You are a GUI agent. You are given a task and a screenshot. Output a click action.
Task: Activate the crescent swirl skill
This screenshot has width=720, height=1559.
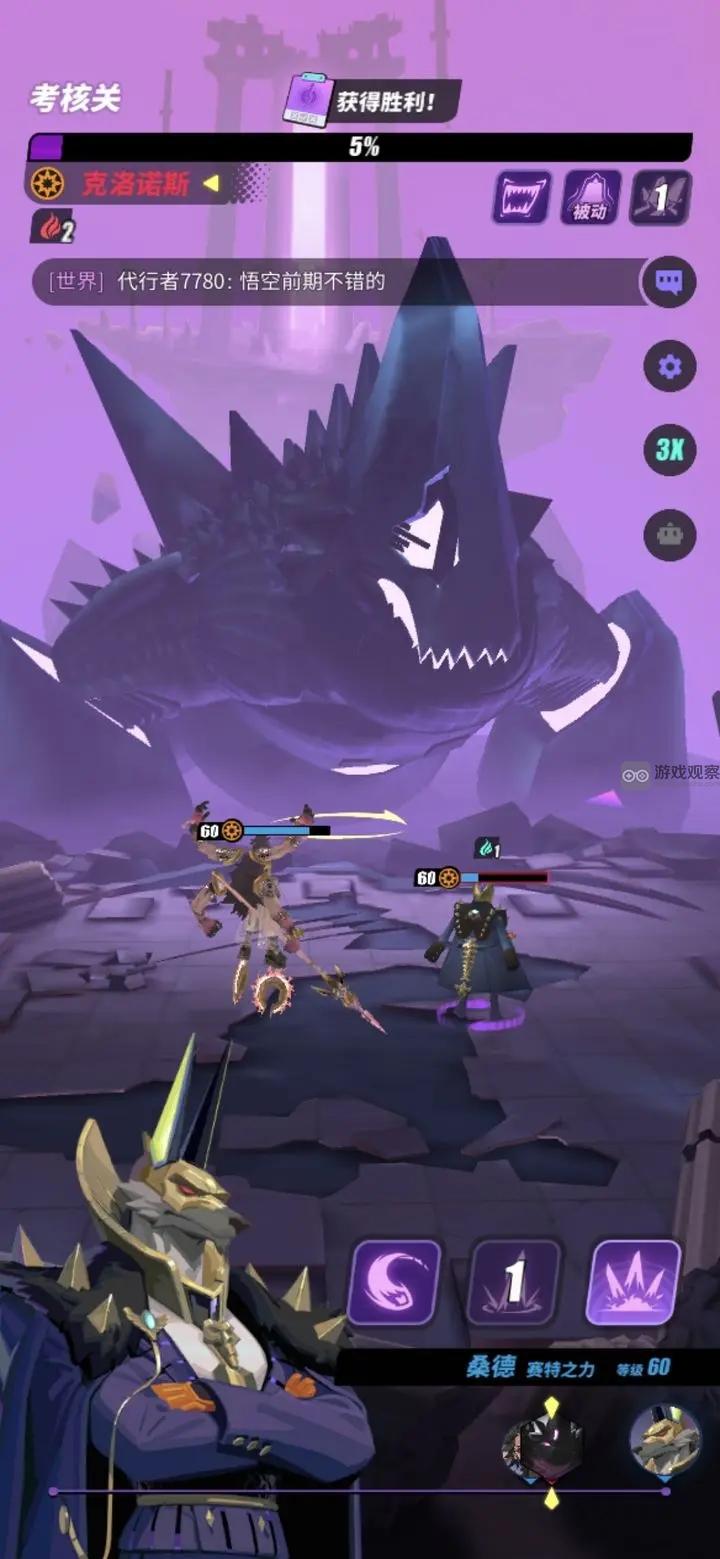pos(394,1283)
